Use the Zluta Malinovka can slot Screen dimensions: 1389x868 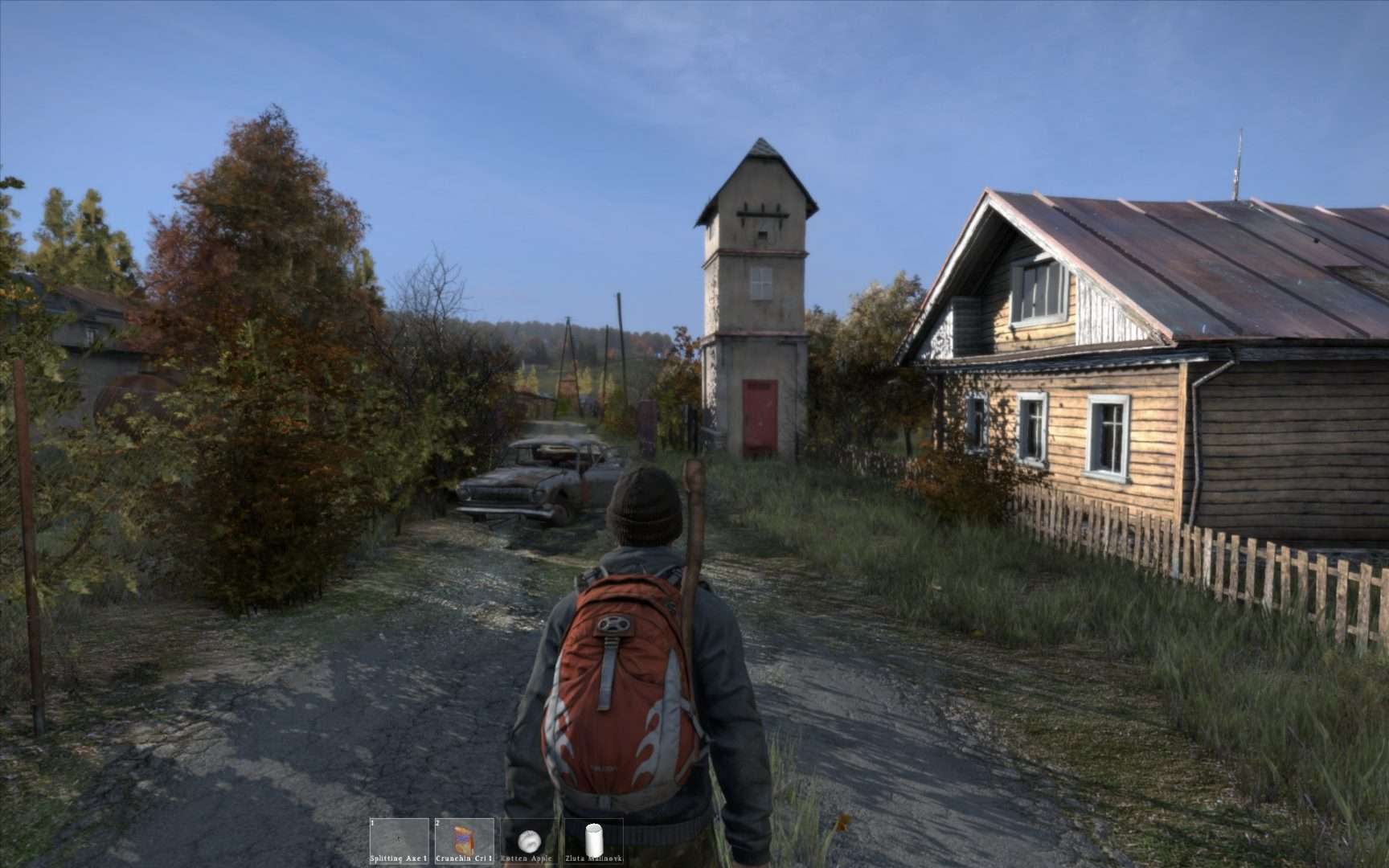point(594,841)
